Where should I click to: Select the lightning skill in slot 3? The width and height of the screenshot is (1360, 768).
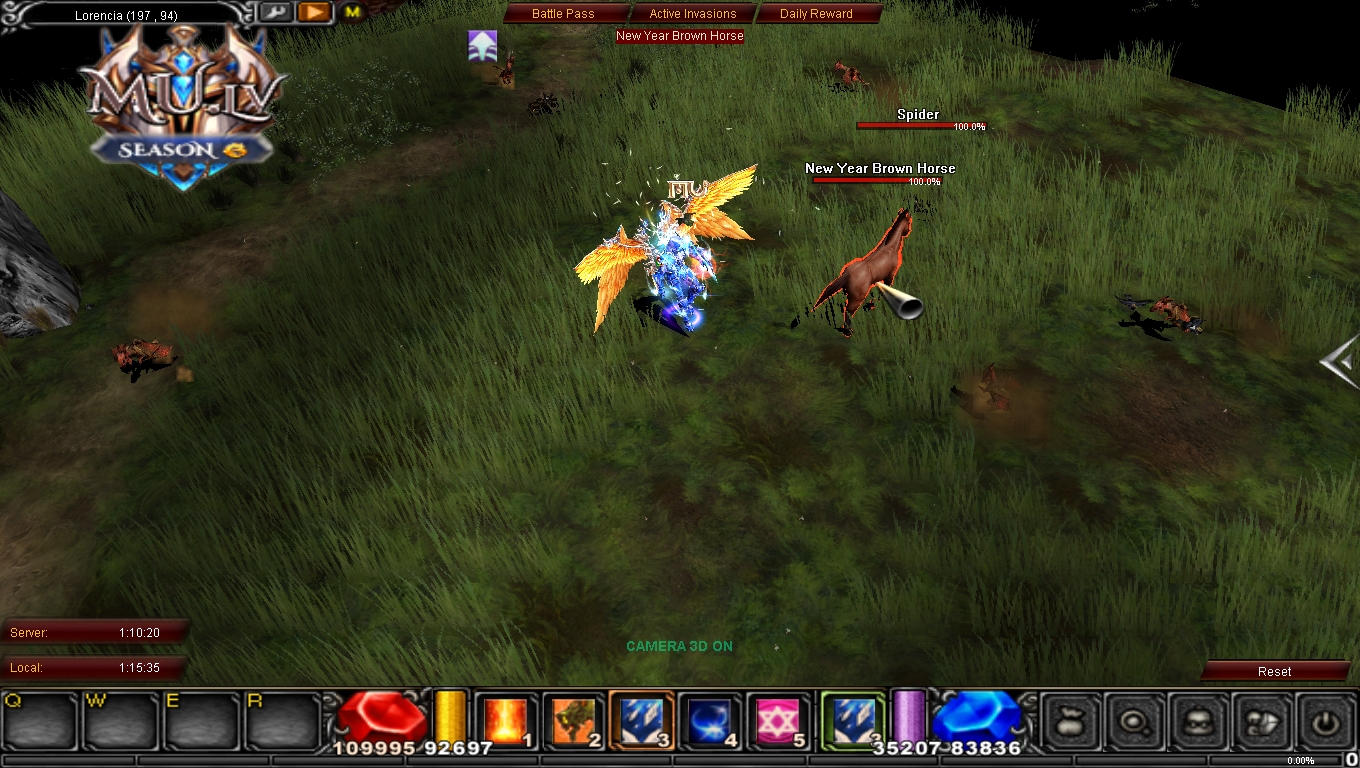638,719
